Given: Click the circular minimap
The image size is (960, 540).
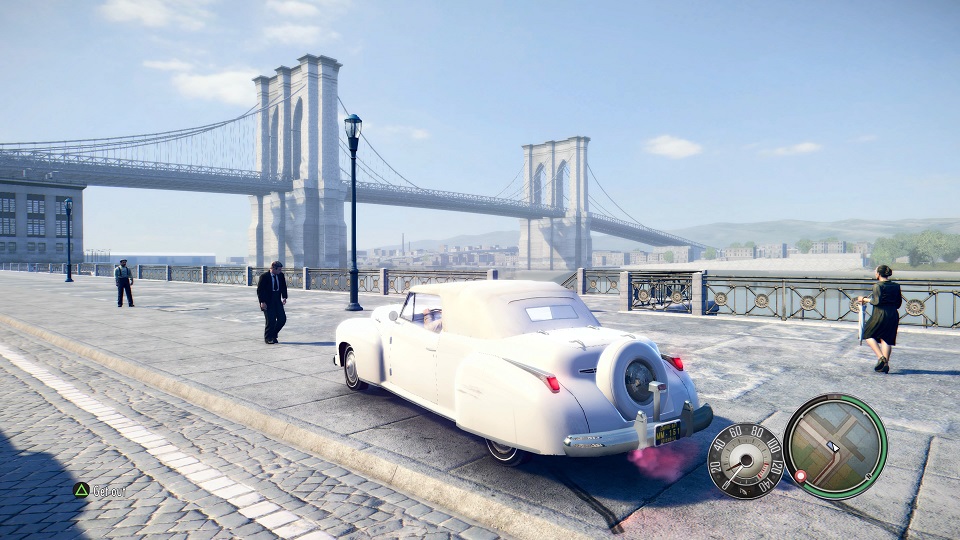Looking at the screenshot, I should 834,446.
